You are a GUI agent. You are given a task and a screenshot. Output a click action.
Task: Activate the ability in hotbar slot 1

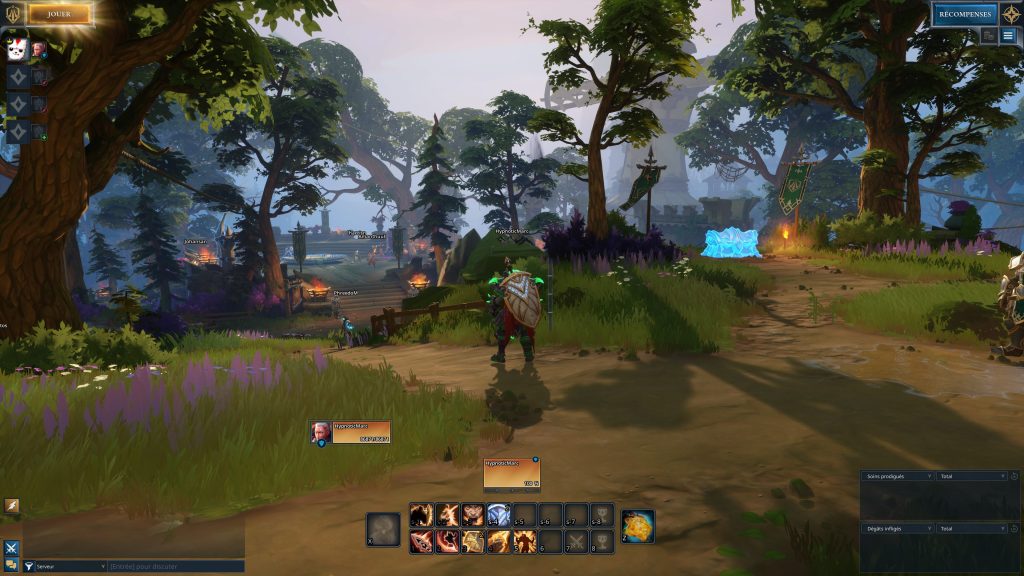421,541
